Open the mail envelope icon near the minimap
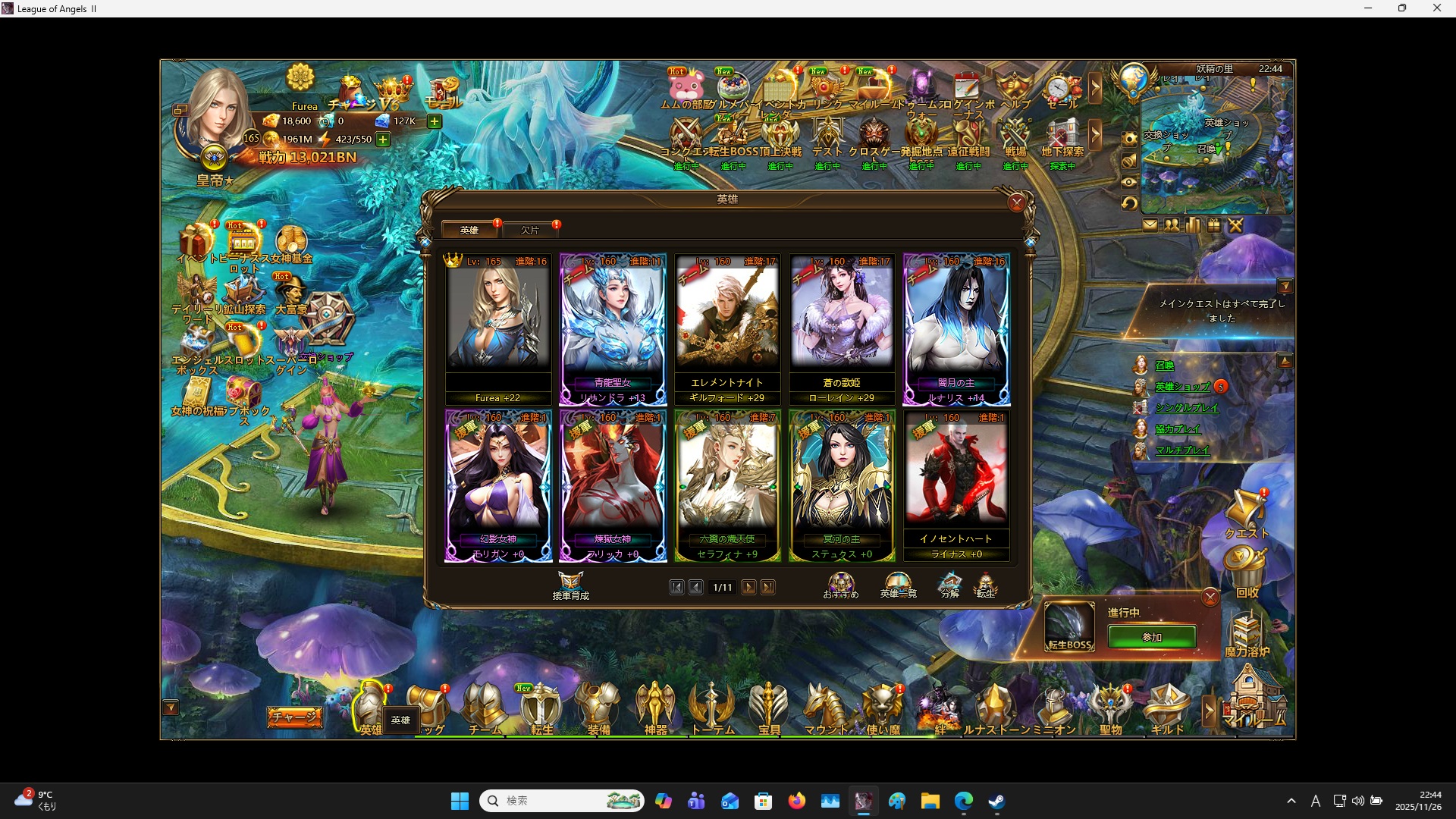1456x819 pixels. click(1151, 225)
